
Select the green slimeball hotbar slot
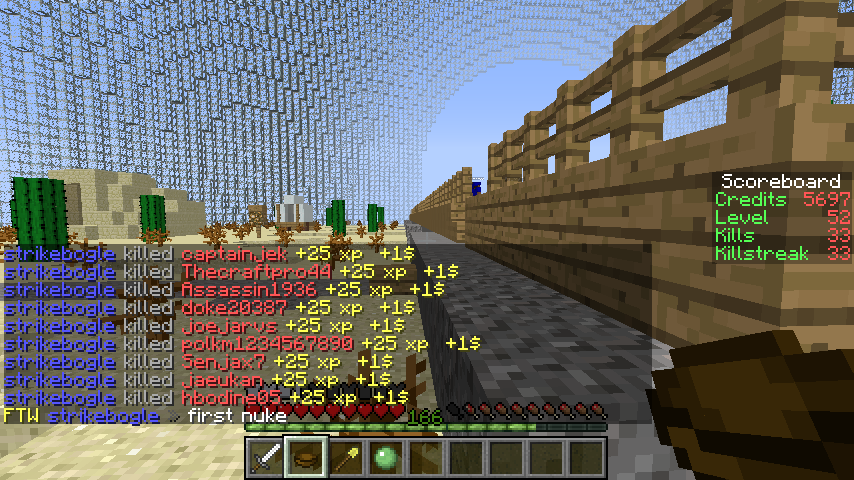pyautogui.click(x=386, y=458)
